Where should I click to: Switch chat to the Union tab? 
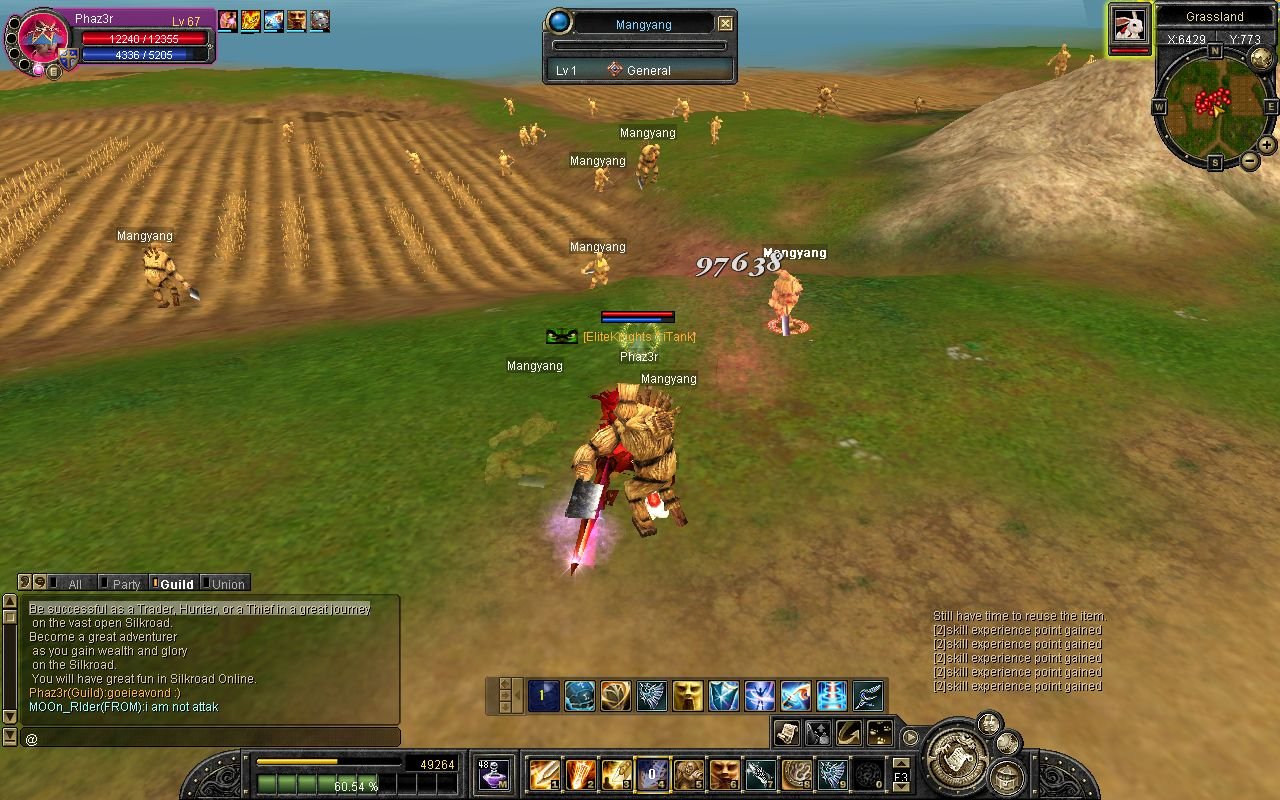pyautogui.click(x=224, y=584)
